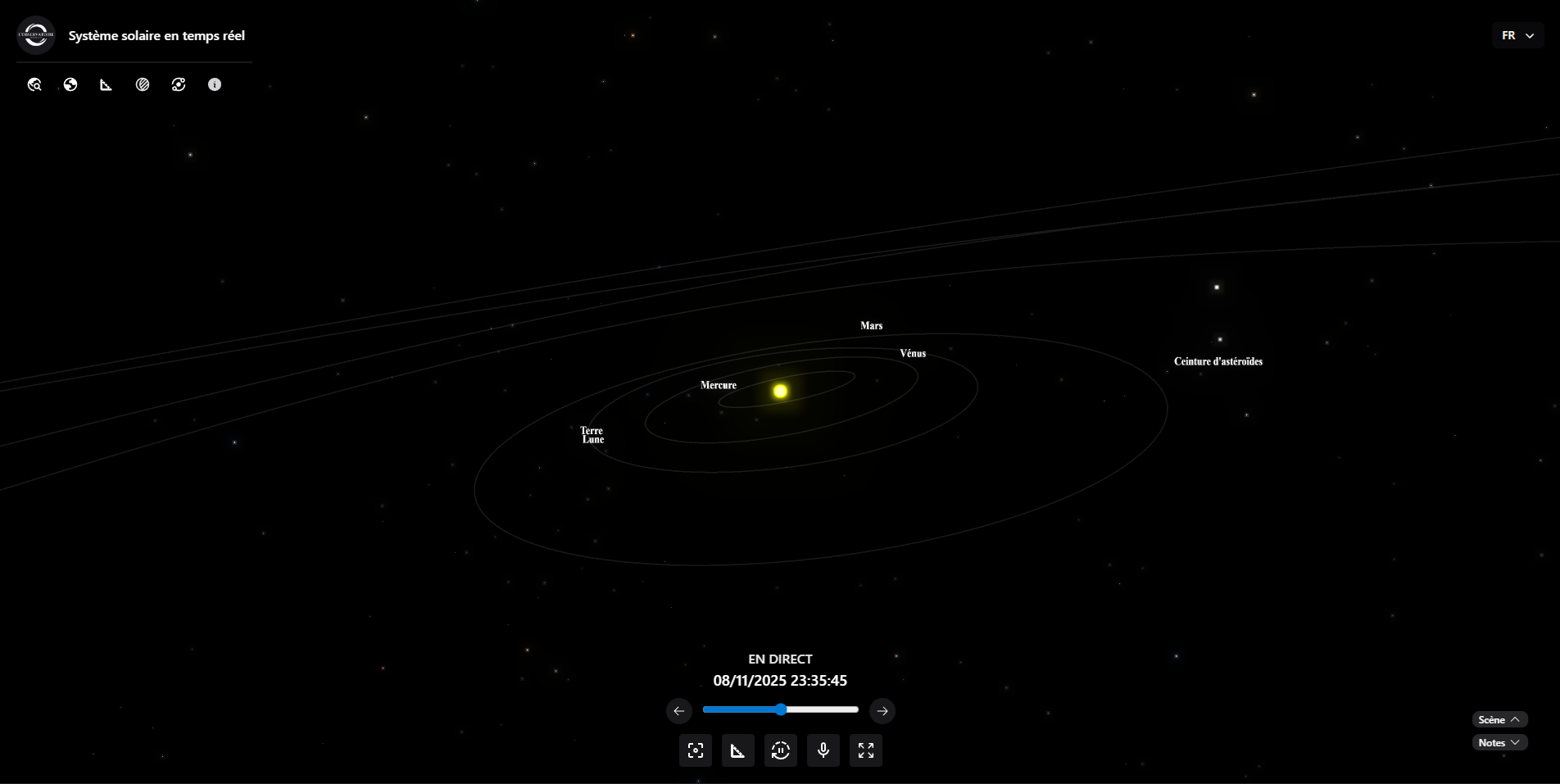Click the orbit icon with circling dots

click(179, 84)
